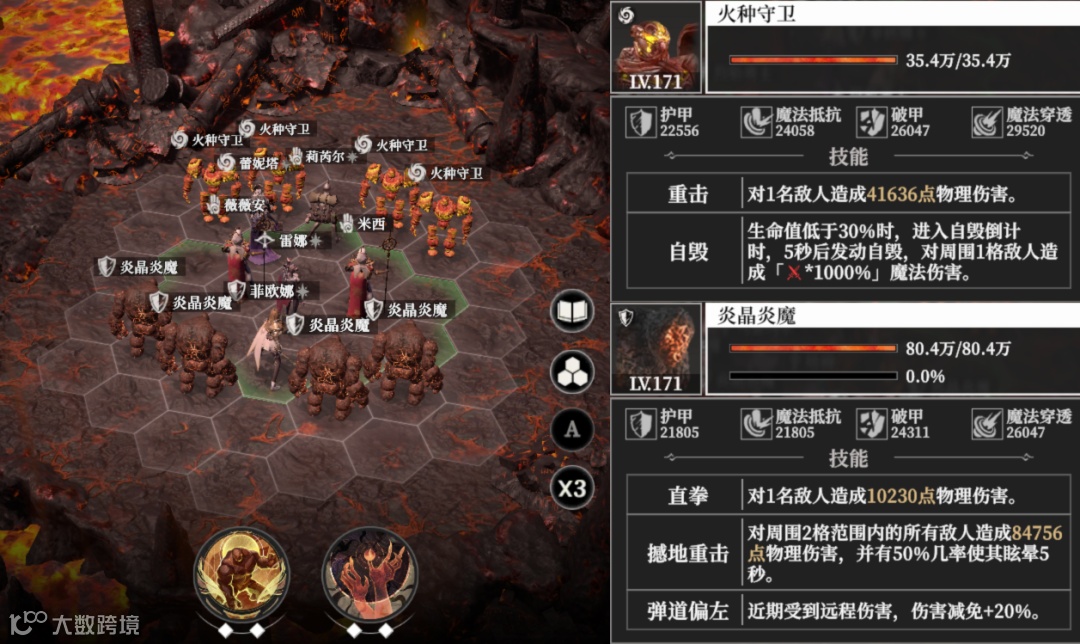Change the X3 battle speed
1080x644 pixels.
click(x=573, y=489)
